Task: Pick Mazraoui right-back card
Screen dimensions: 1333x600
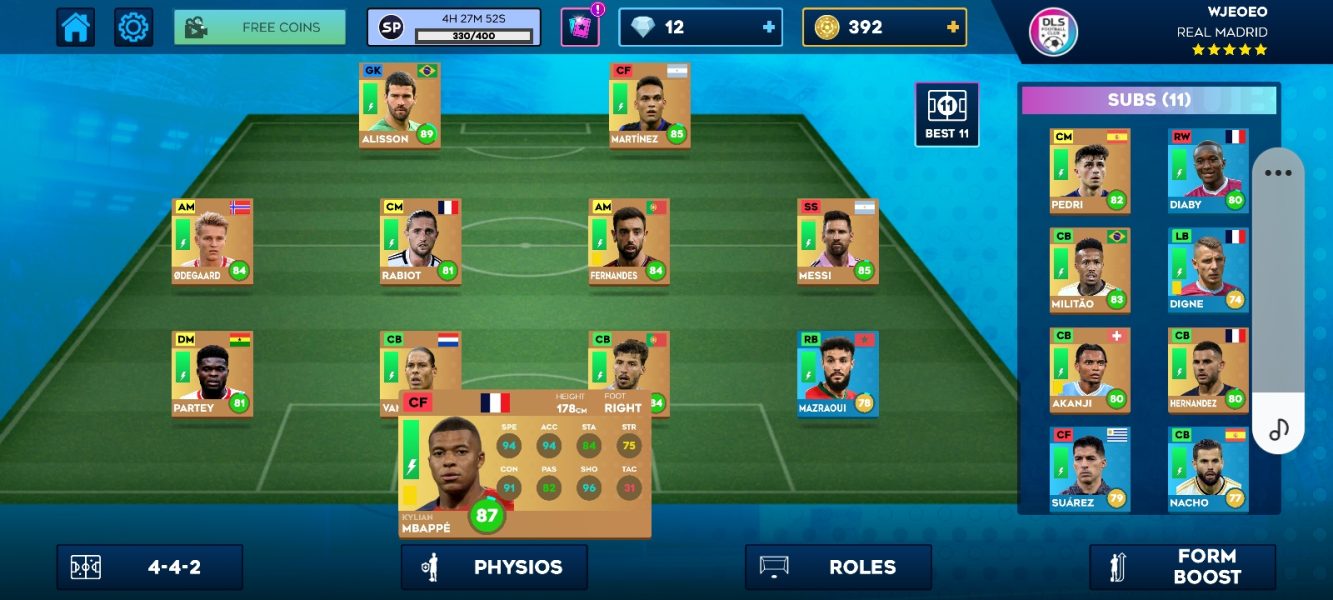Action: click(x=837, y=374)
